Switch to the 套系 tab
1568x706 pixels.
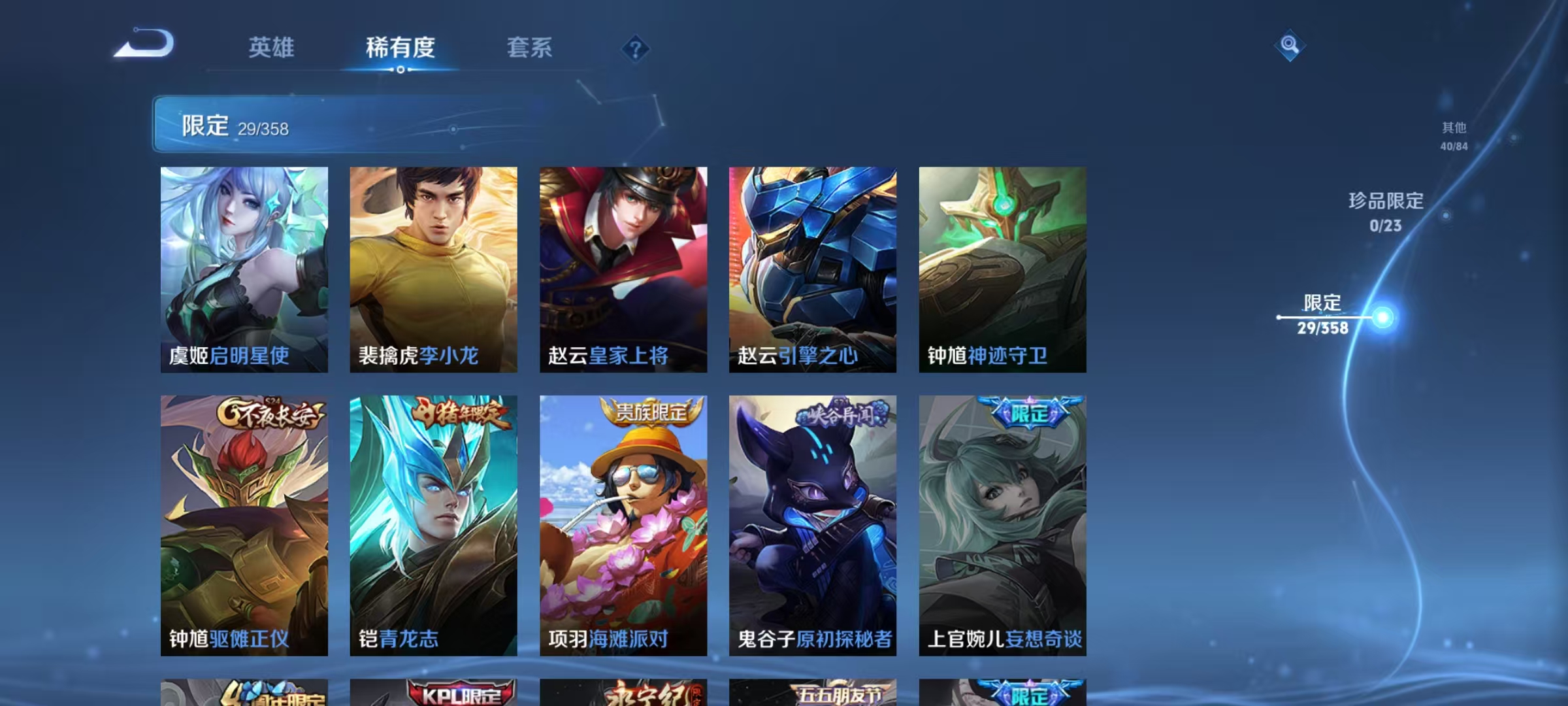[x=530, y=48]
